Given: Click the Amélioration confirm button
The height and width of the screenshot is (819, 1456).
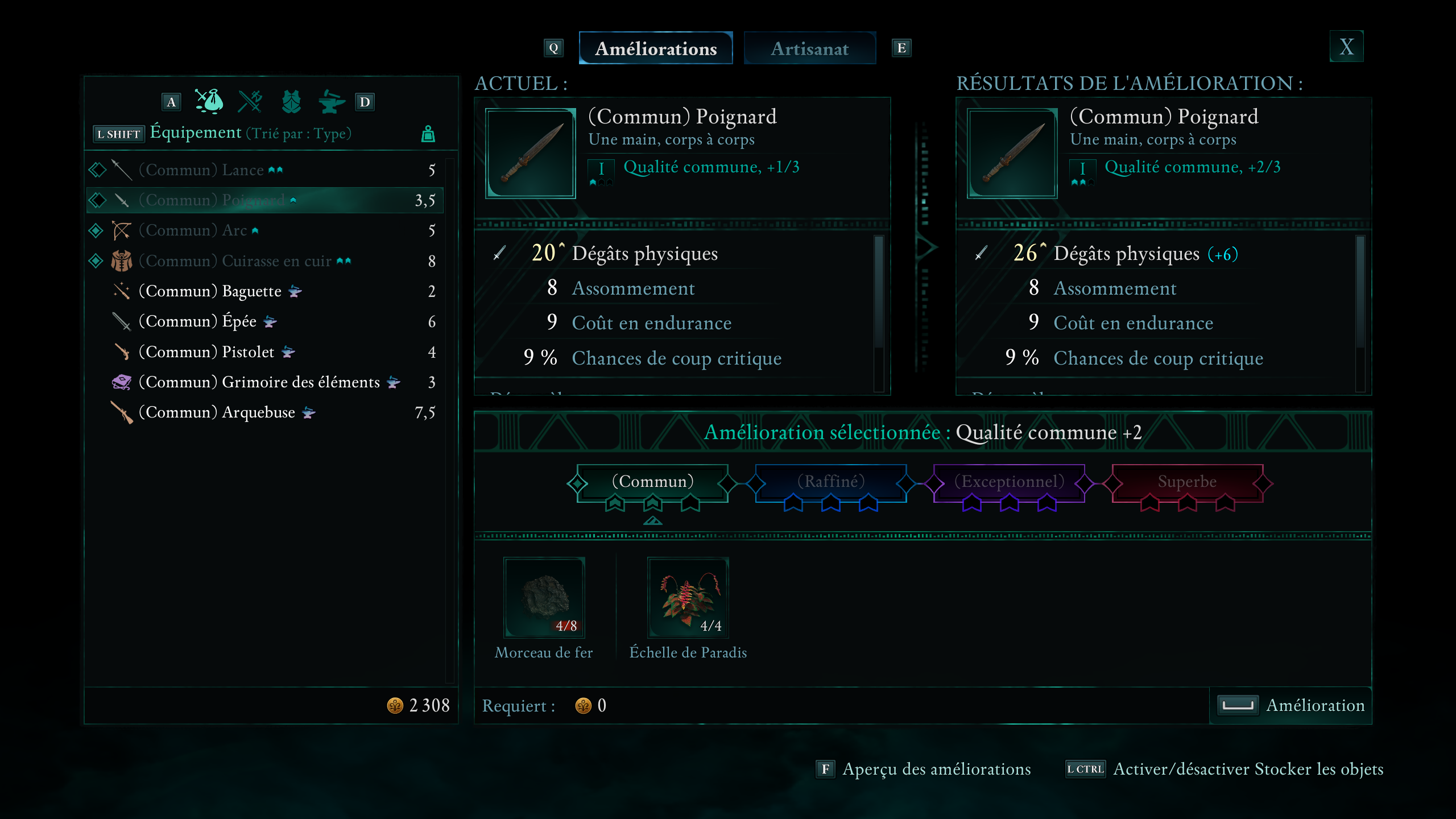Looking at the screenshot, I should click(1291, 705).
